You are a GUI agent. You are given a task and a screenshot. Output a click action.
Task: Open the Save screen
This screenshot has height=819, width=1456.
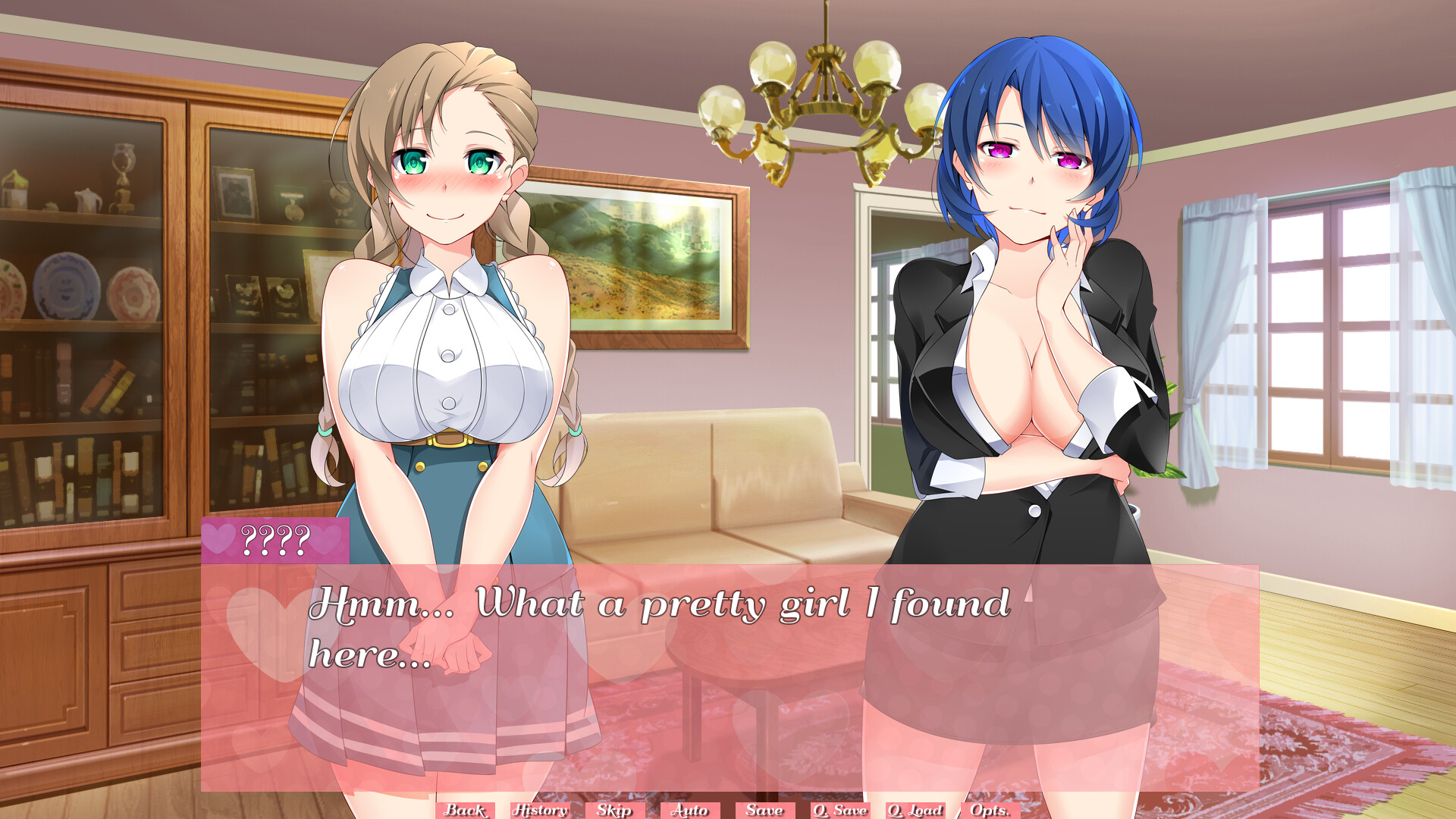pos(764,810)
